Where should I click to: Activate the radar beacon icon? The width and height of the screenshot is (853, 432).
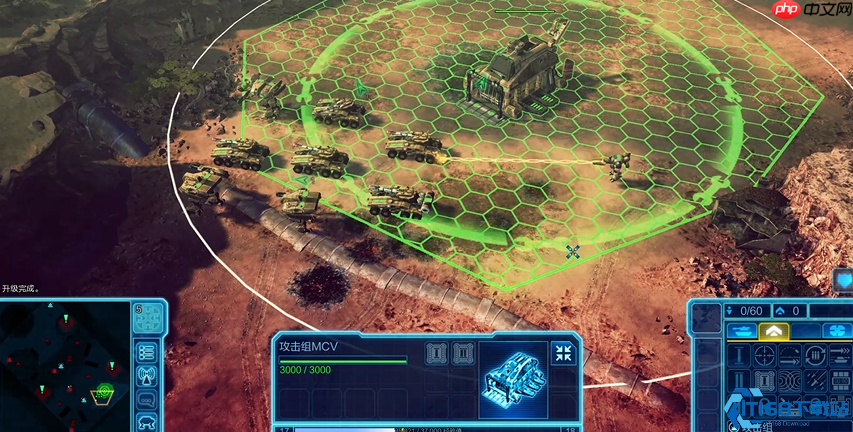tap(148, 375)
